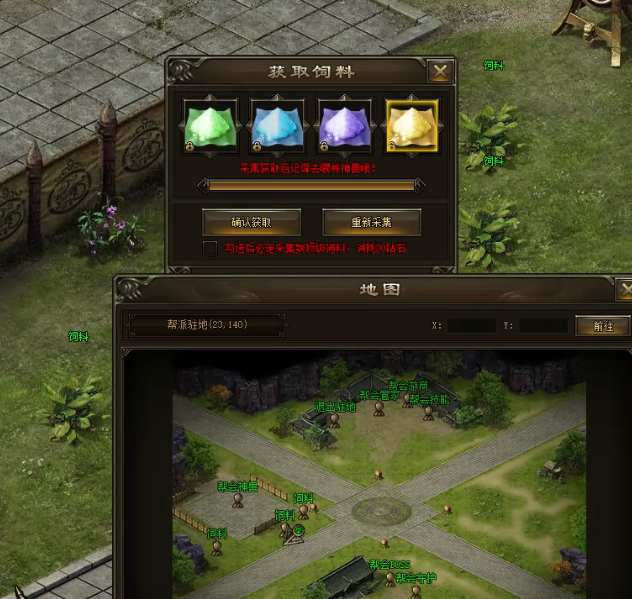Select the 帮会神兽 marker on the map
632x599 pixels.
pos(238,500)
